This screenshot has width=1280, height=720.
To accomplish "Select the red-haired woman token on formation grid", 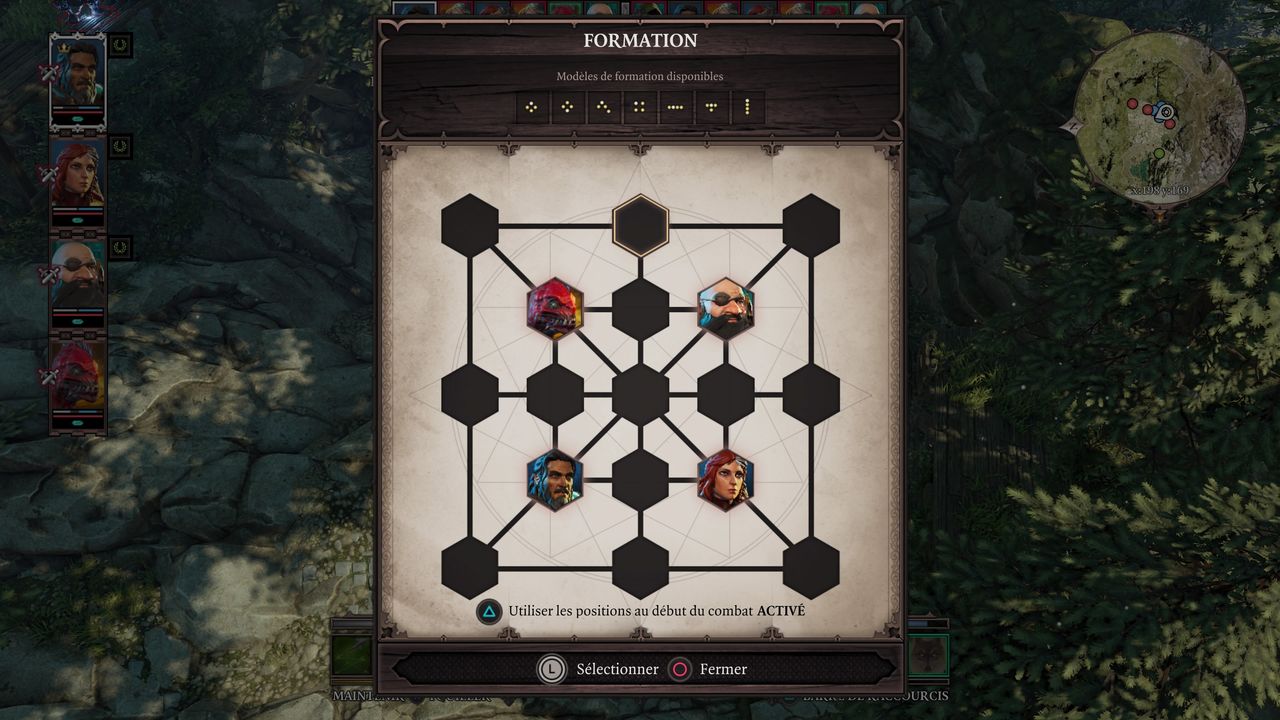I will (x=726, y=480).
